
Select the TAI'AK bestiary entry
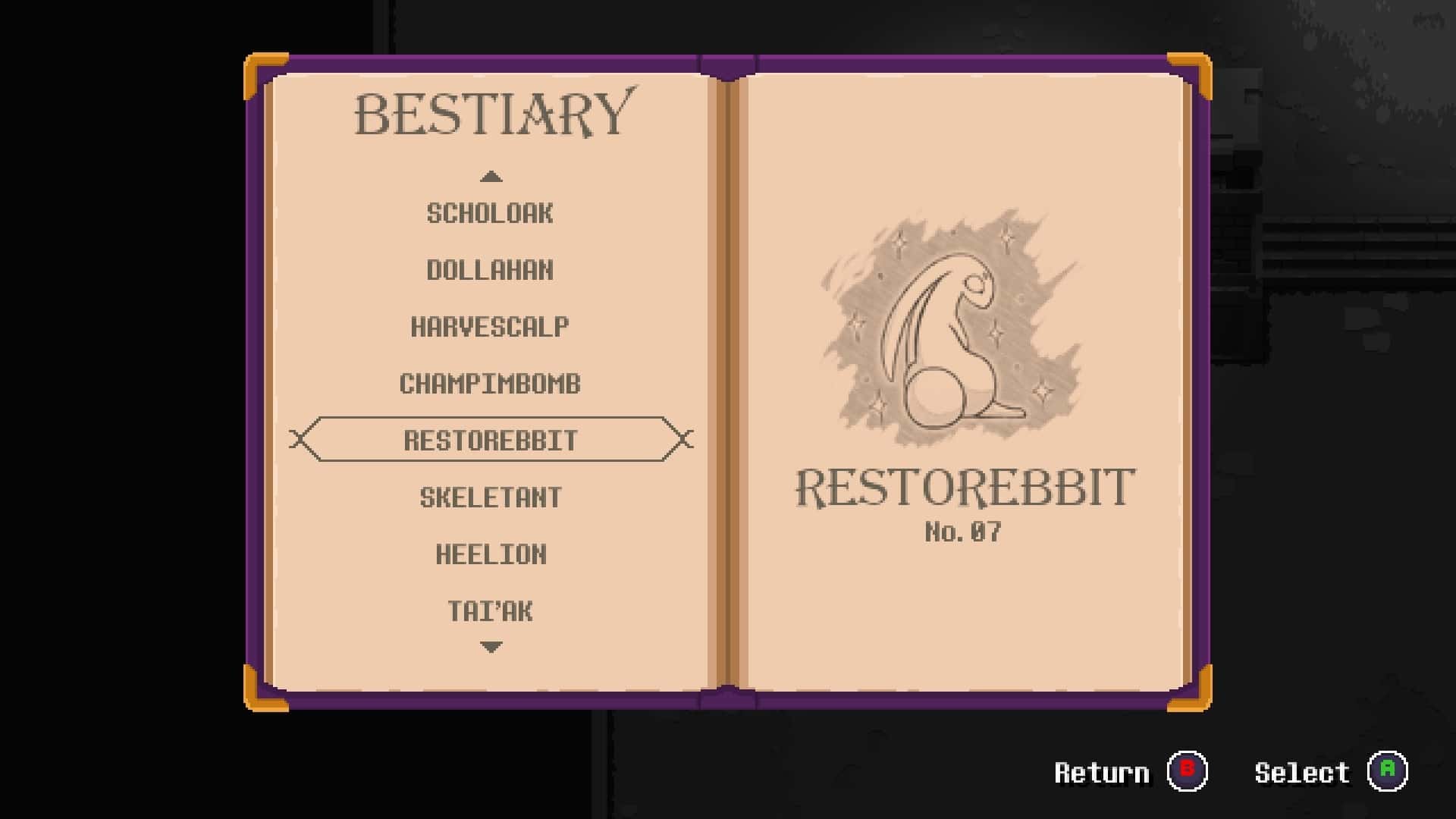pos(491,610)
